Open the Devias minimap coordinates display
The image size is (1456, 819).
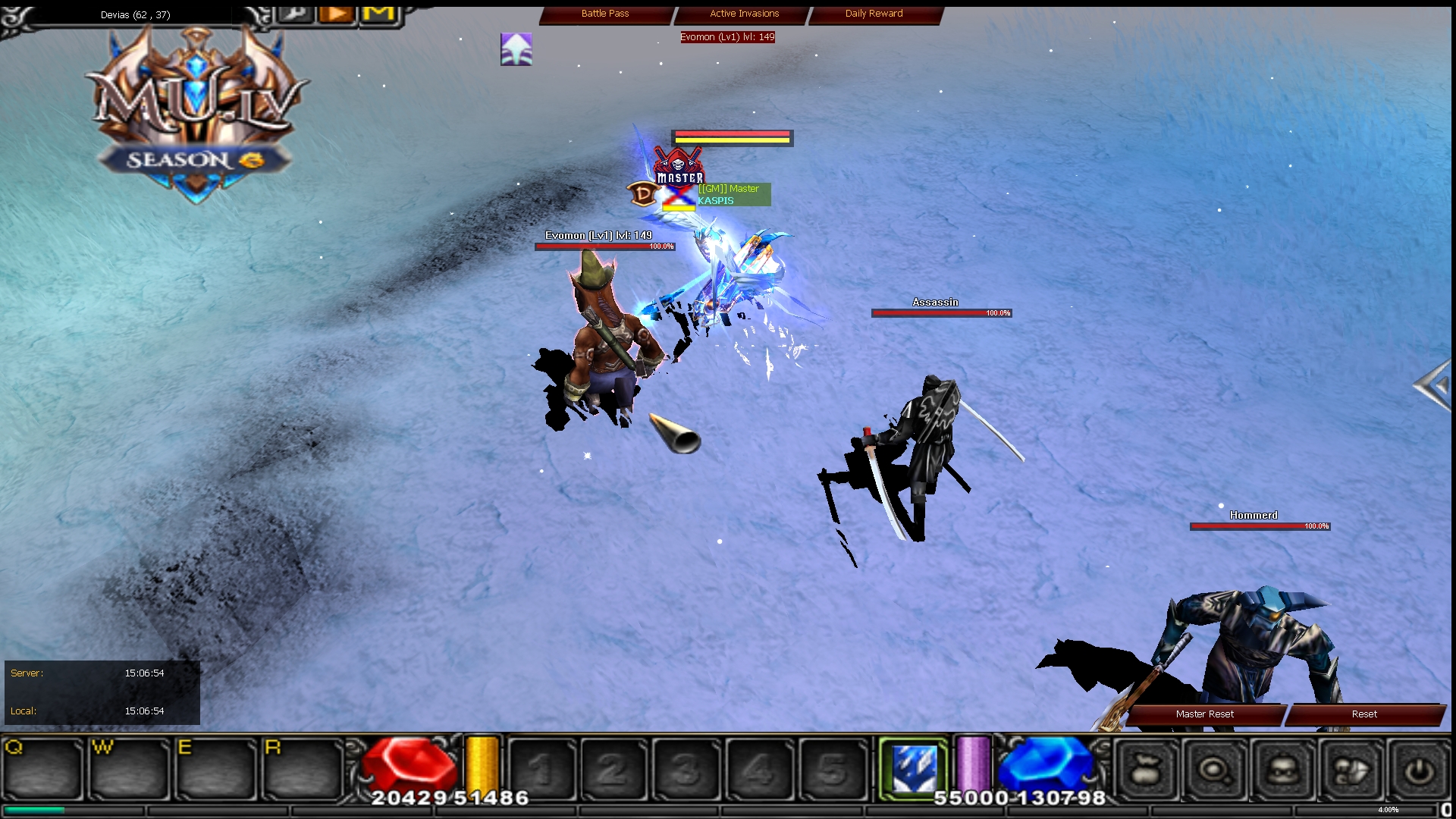133,14
